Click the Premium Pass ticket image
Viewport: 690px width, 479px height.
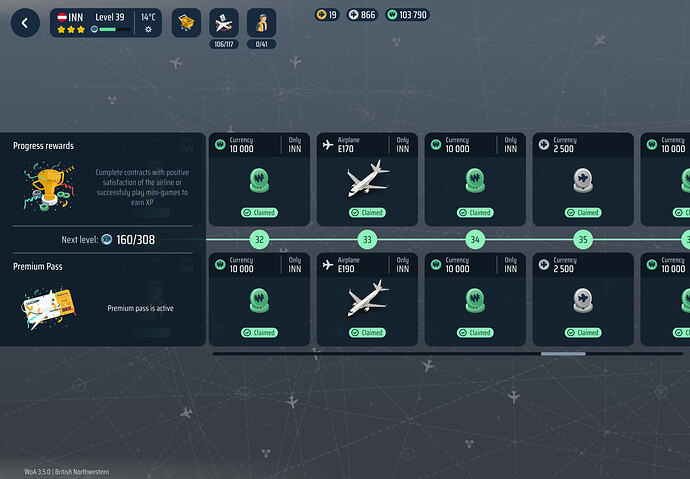pyautogui.click(x=45, y=309)
